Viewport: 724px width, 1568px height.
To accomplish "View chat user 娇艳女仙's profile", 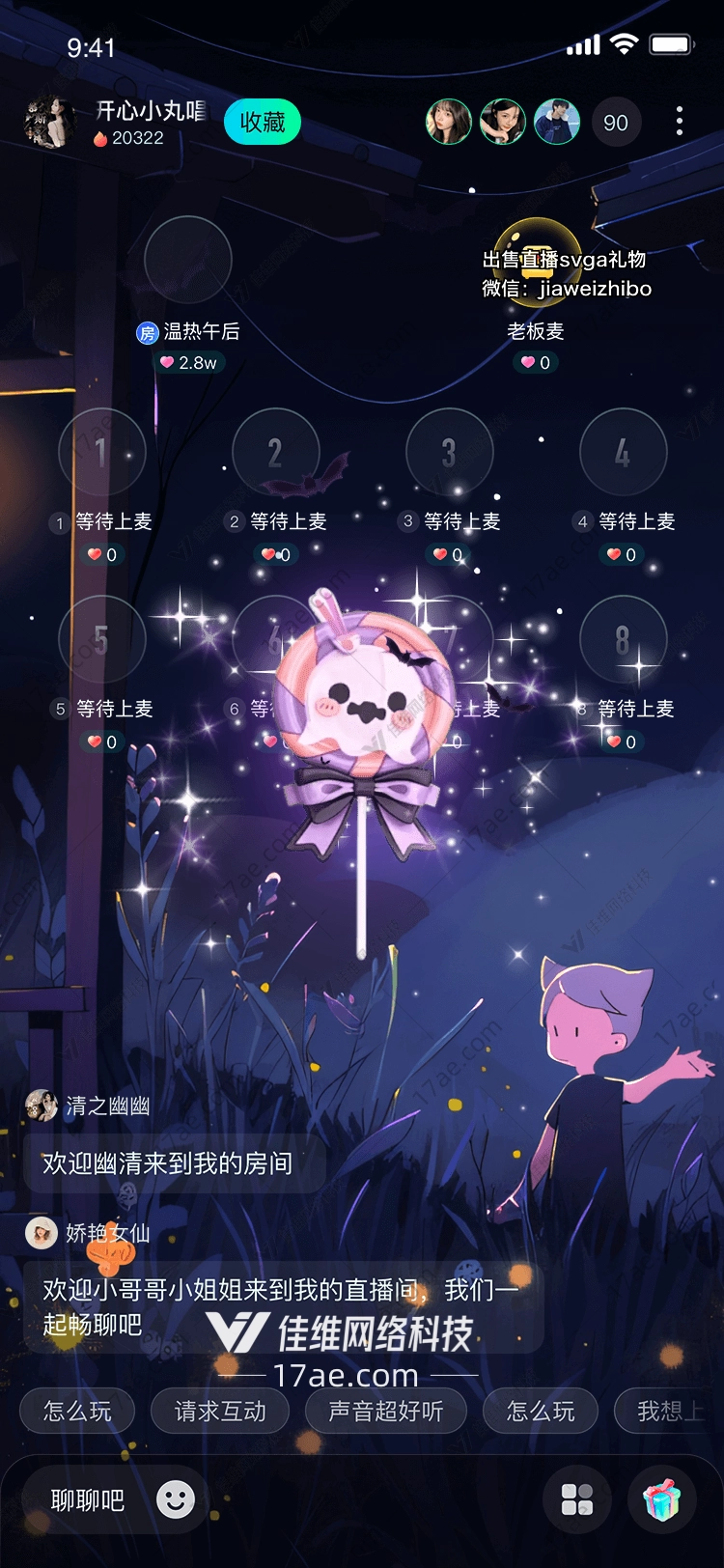I will coord(42,1233).
